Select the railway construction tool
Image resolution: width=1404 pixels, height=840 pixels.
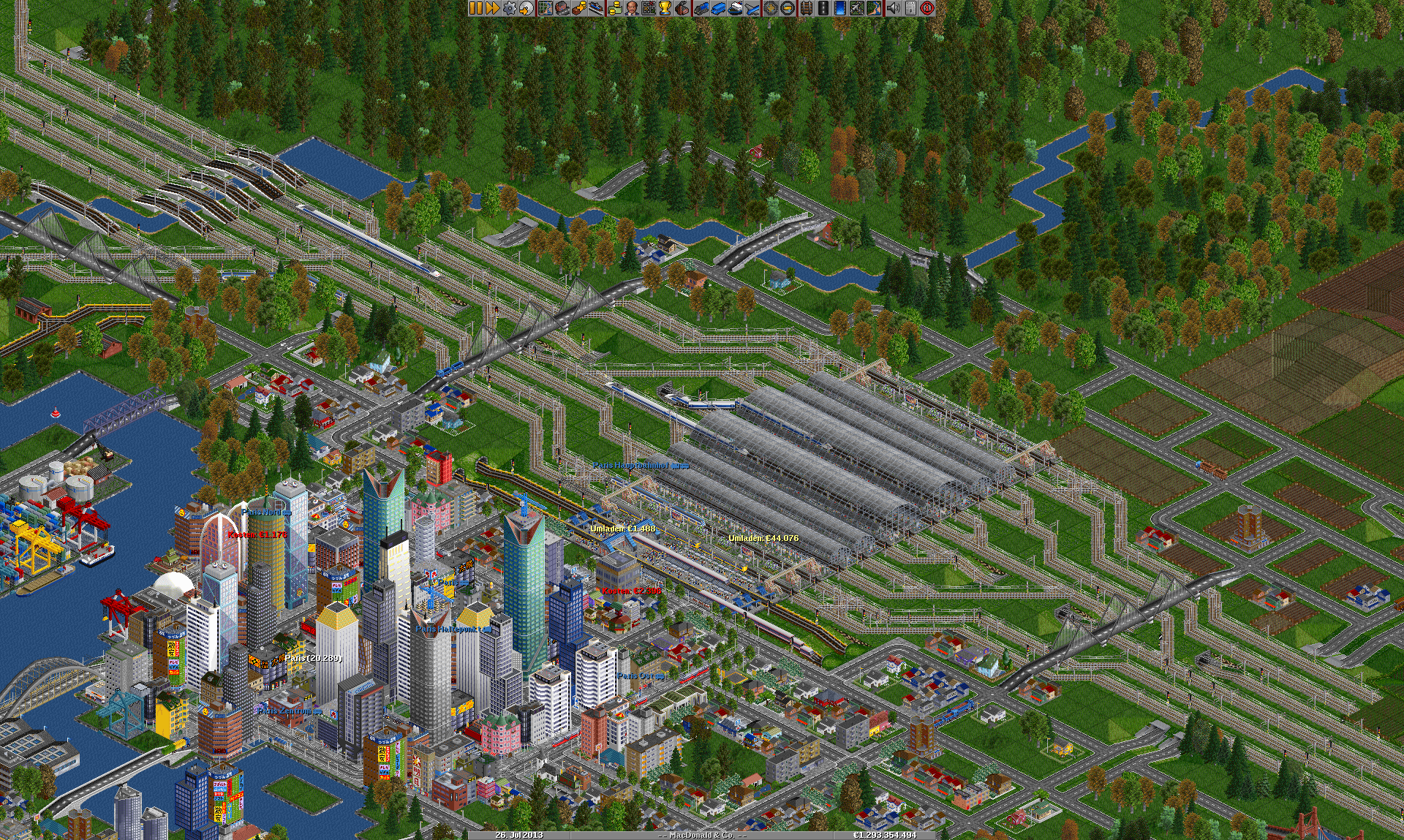point(806,8)
